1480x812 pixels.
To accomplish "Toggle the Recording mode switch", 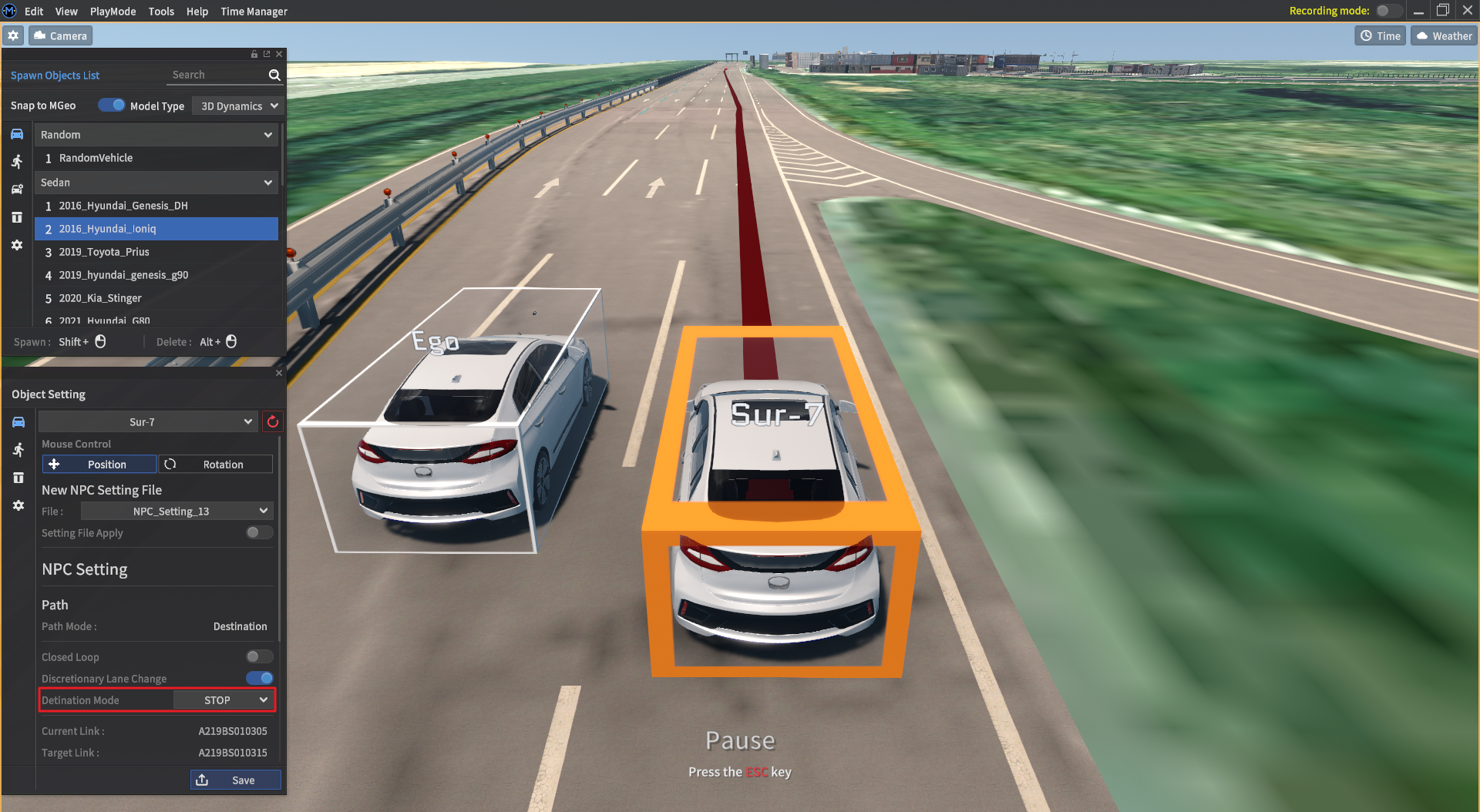I will [1387, 11].
